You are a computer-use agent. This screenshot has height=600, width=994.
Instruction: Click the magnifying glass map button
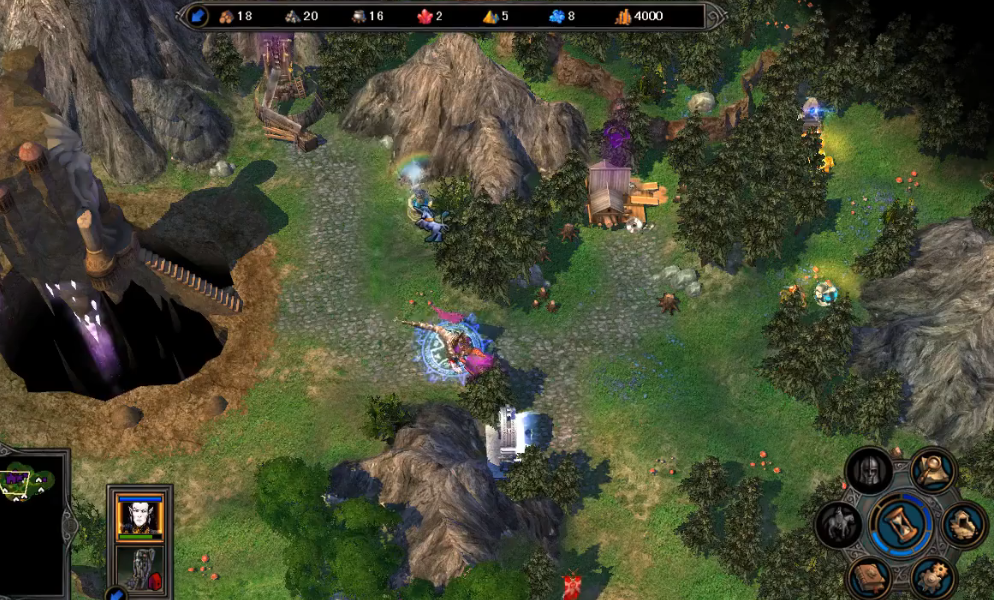(x=932, y=469)
